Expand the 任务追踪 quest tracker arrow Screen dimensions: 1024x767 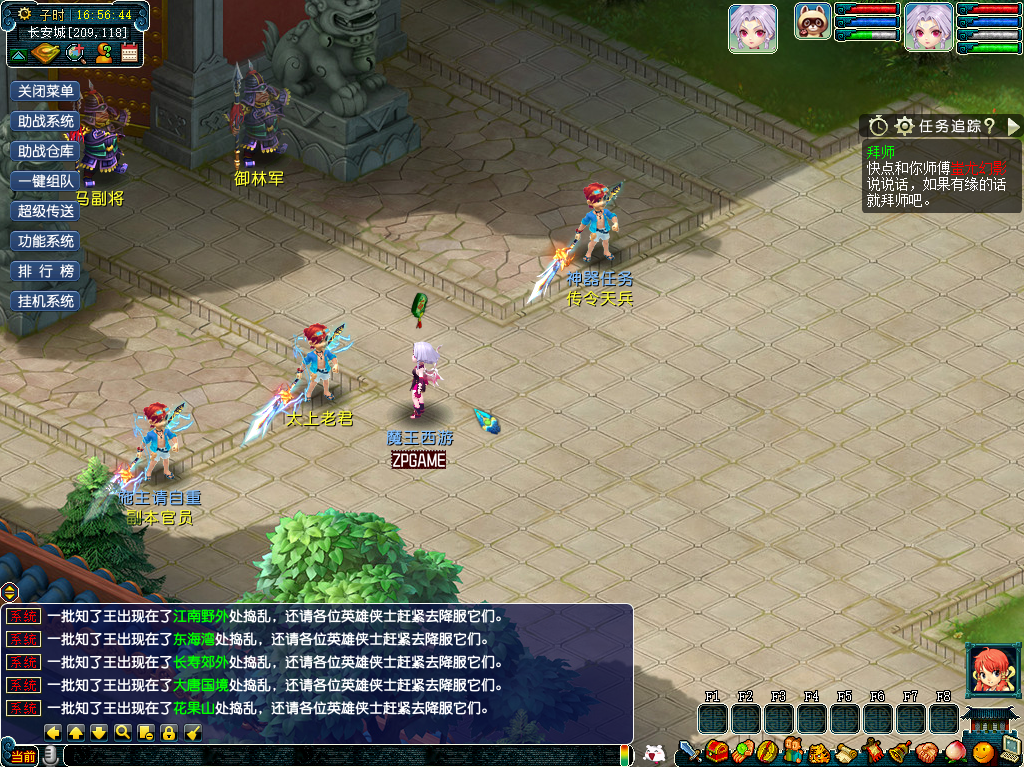click(1013, 126)
